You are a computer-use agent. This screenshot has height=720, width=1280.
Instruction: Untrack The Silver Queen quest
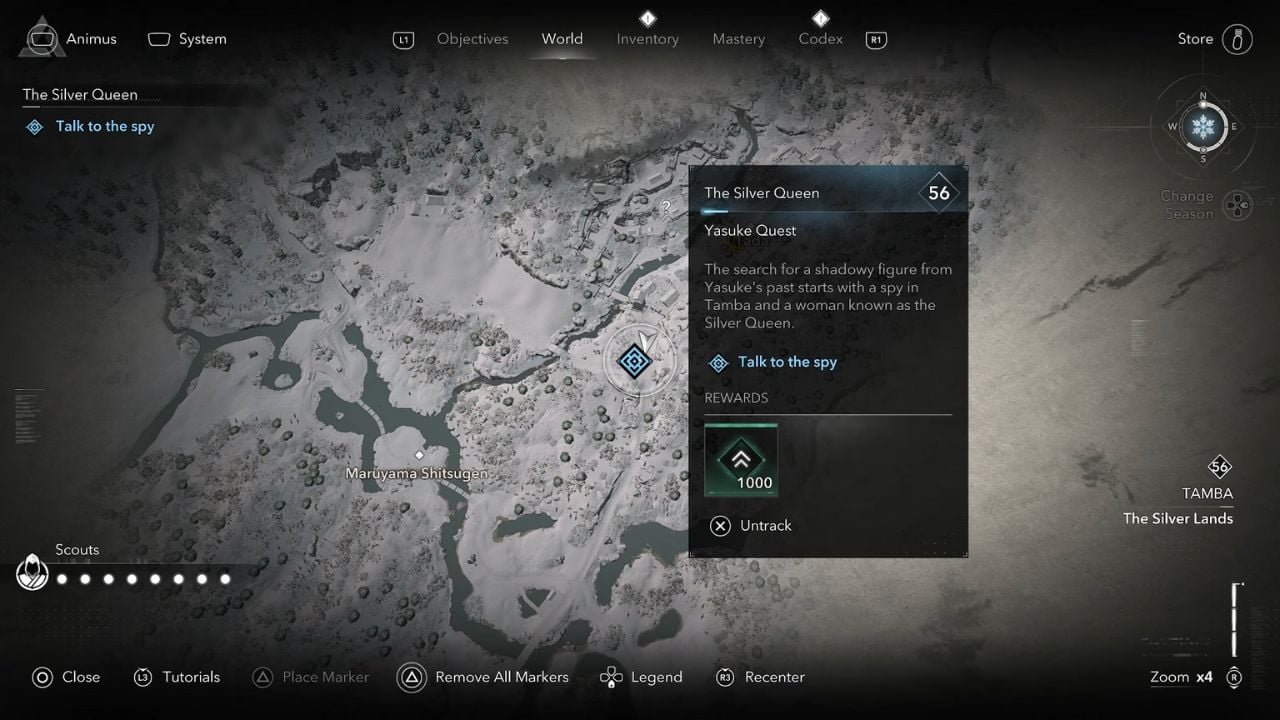(751, 525)
